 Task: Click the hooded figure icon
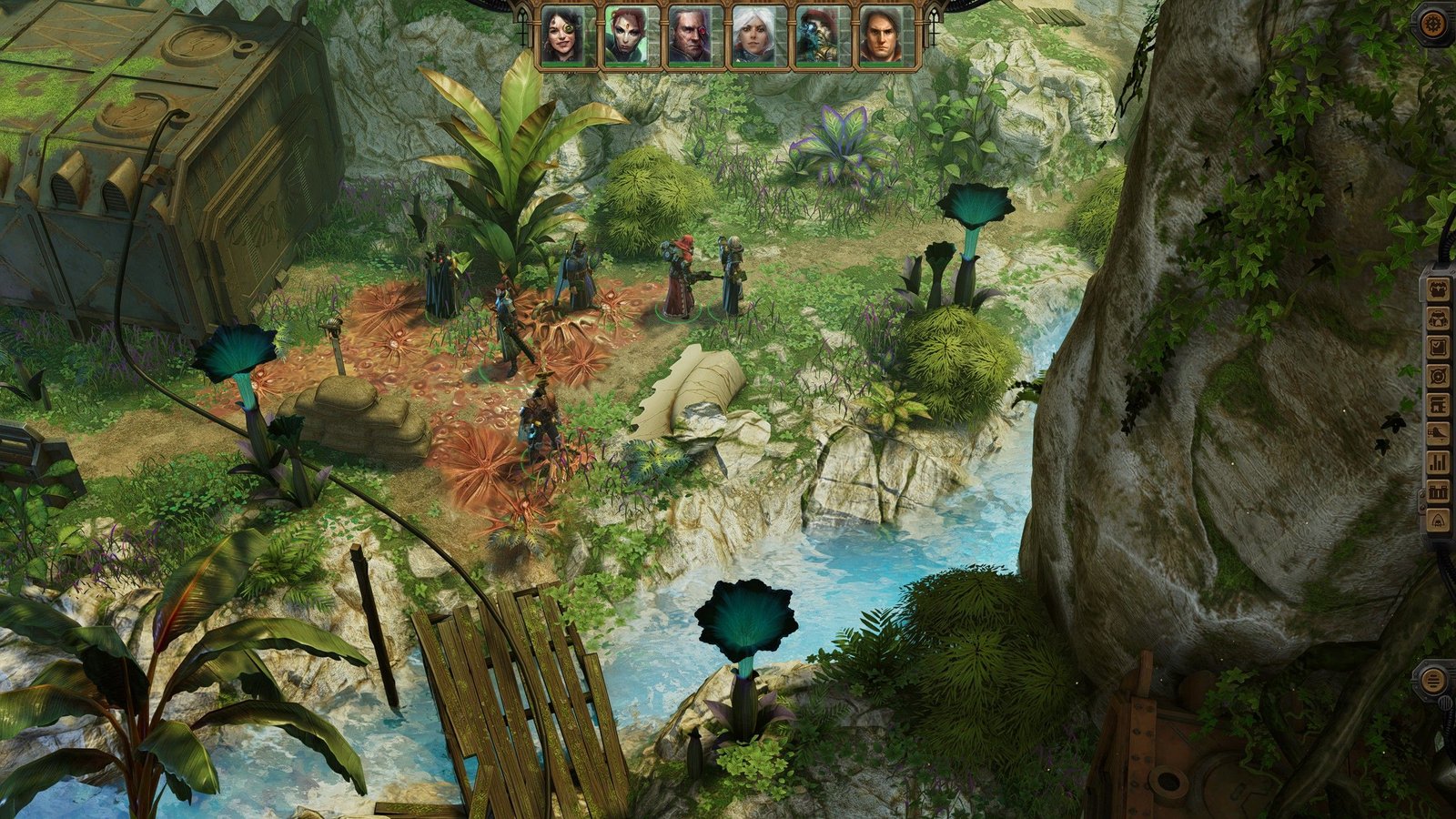click(x=1438, y=521)
